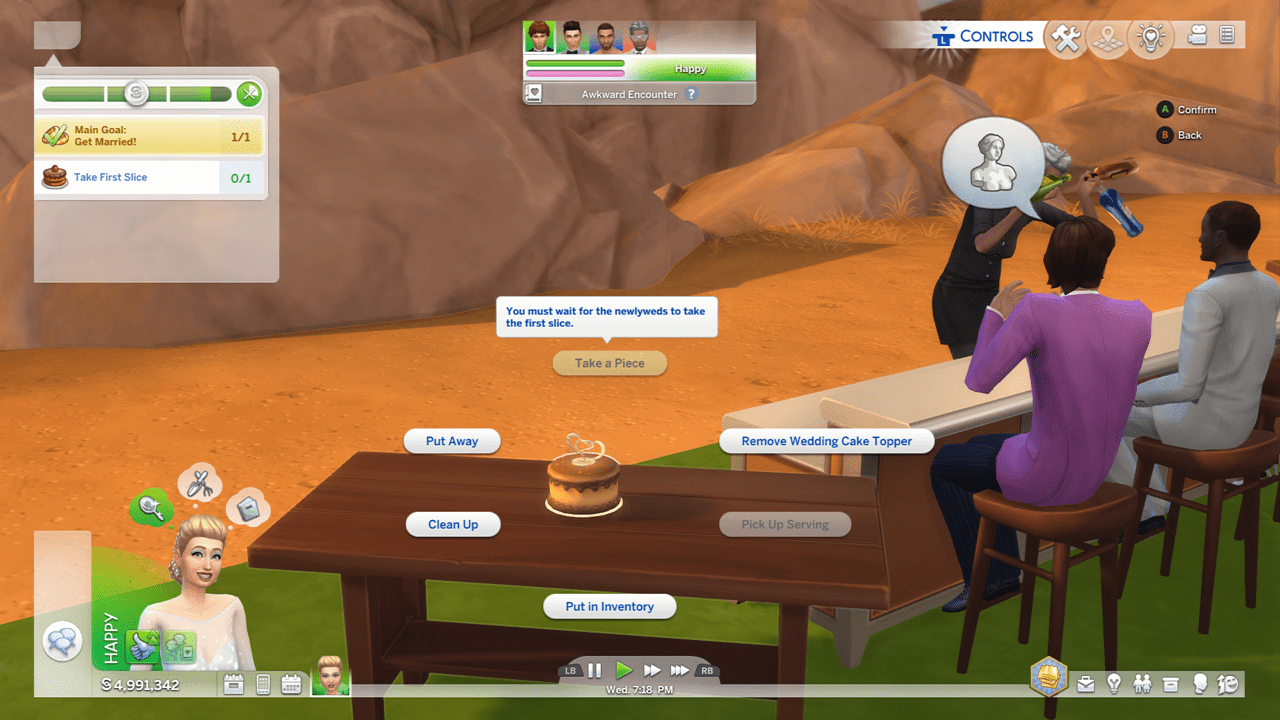Check the event progress plumbob slider
1280x720 pixels.
tap(135, 93)
